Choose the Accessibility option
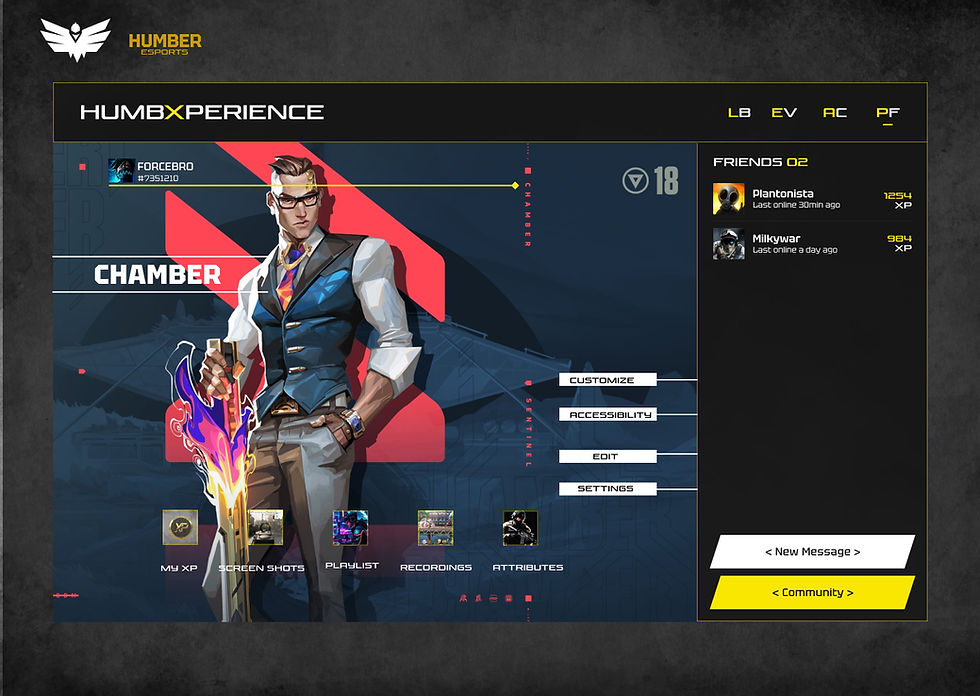This screenshot has width=980, height=696. coord(608,414)
